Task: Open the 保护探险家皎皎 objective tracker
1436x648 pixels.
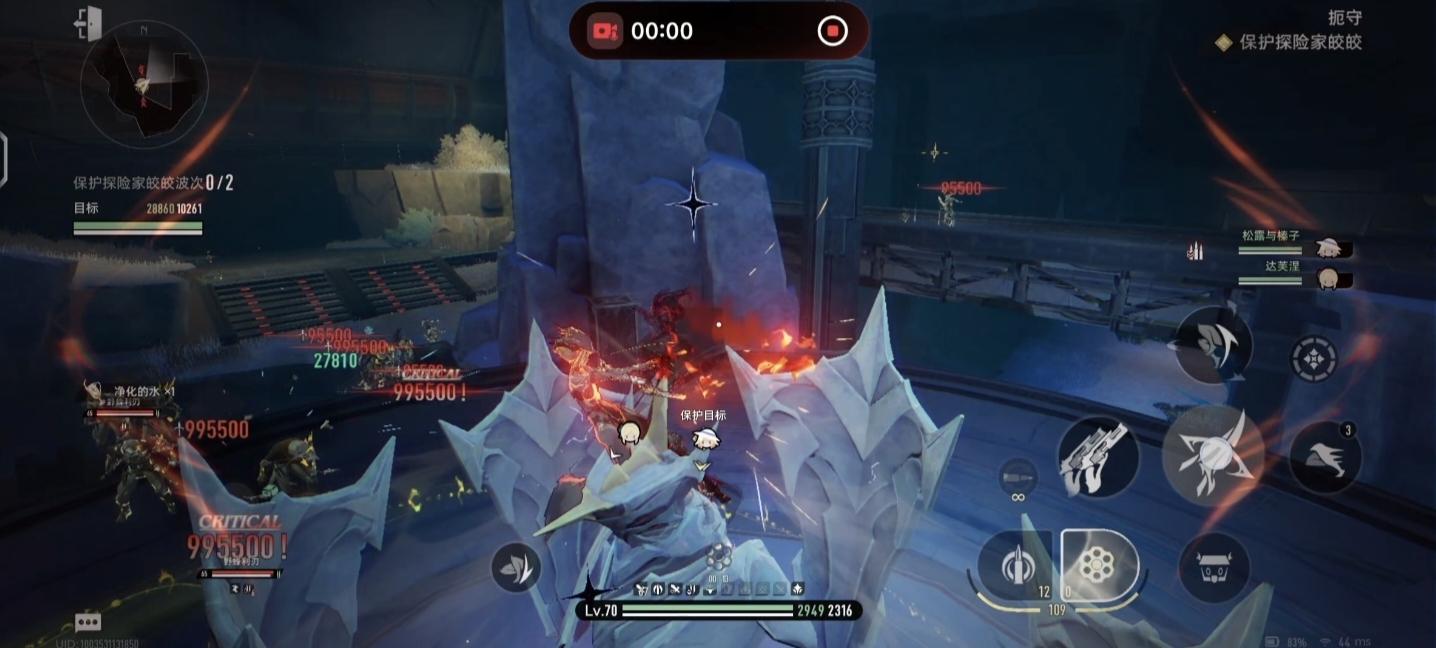Action: pyautogui.click(x=1300, y=42)
